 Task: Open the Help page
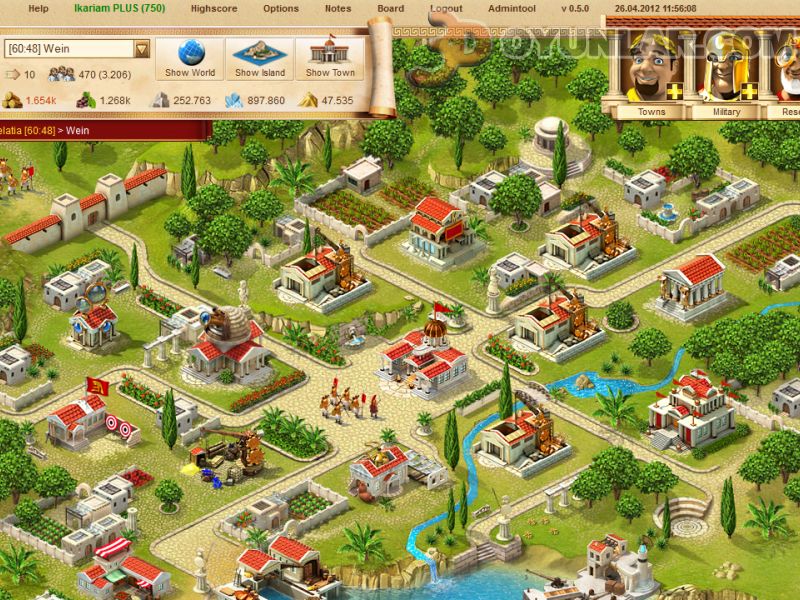38,9
